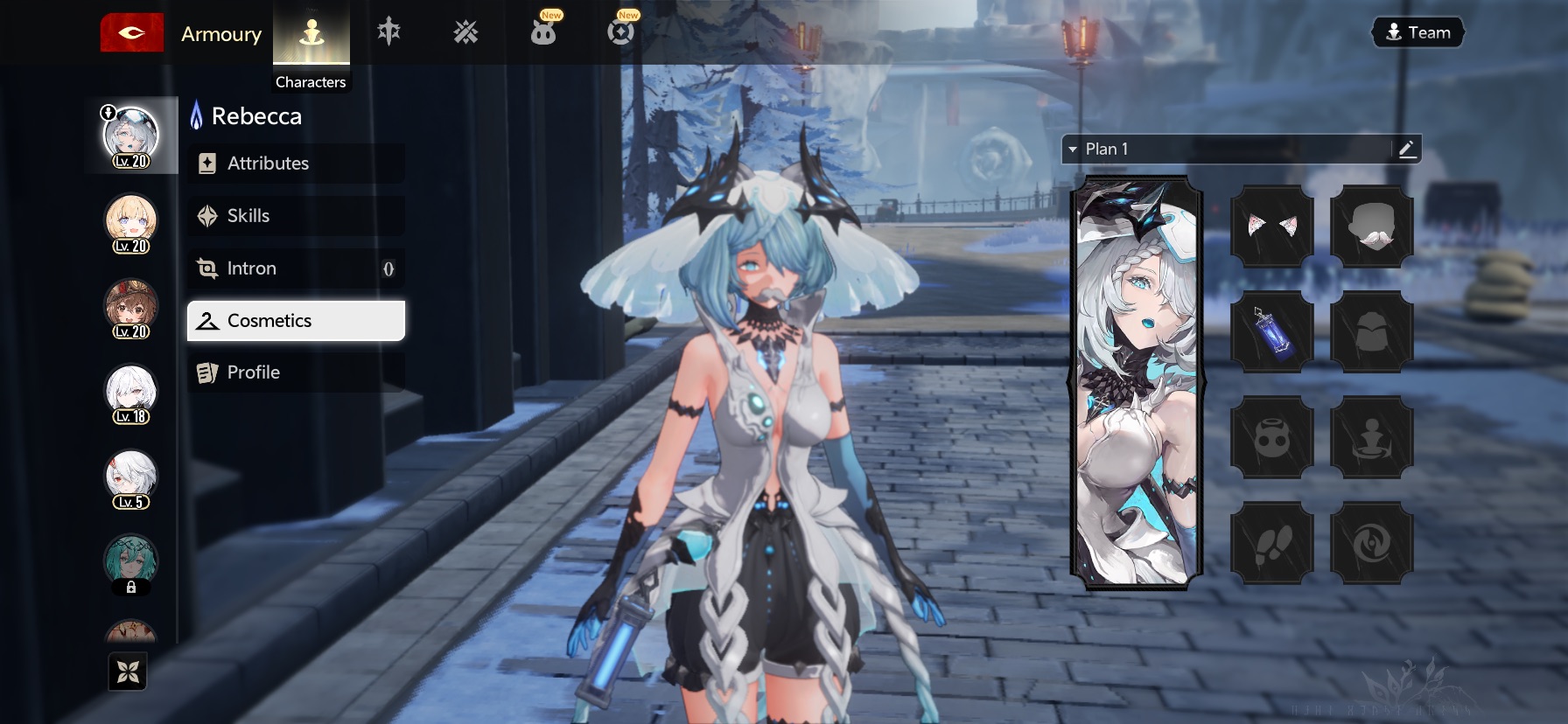Select the locked green-haired character

point(131,564)
